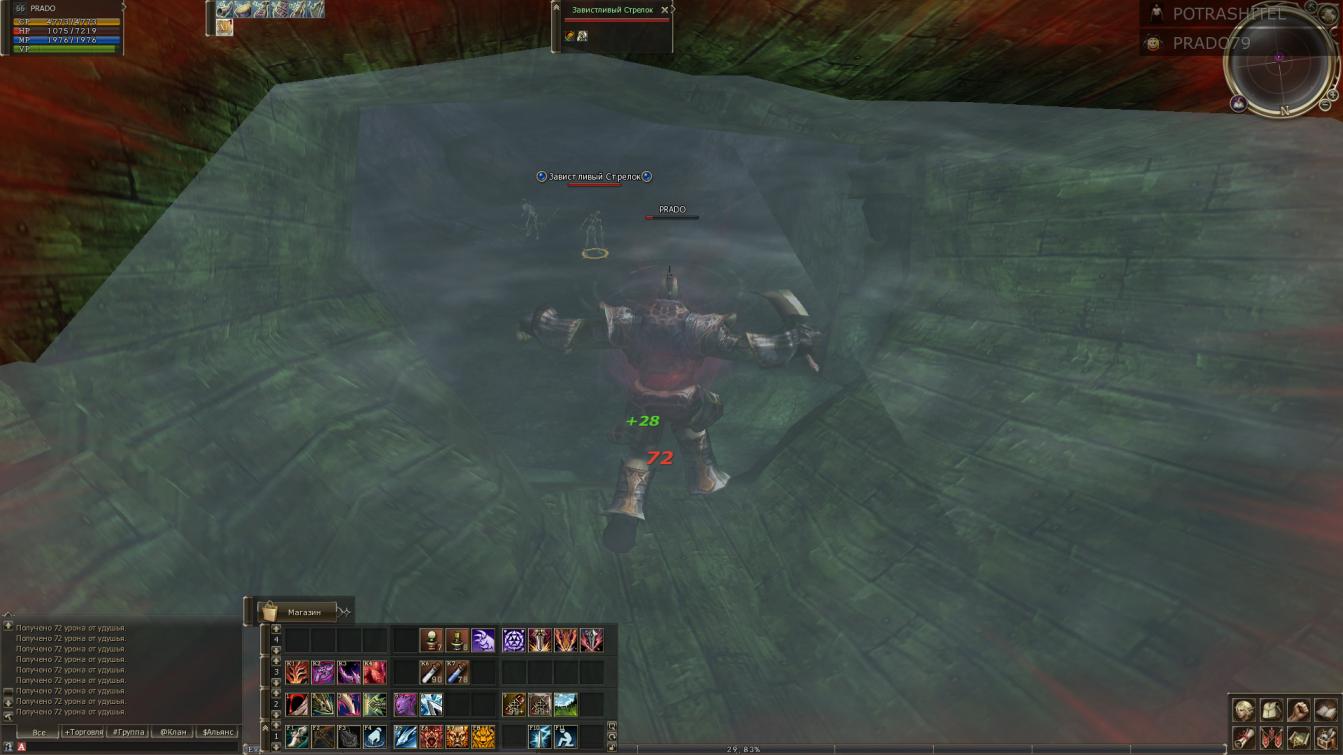Switch to the +Торговля chat tab
Viewport: 1343px width, 755px height.
pos(84,732)
